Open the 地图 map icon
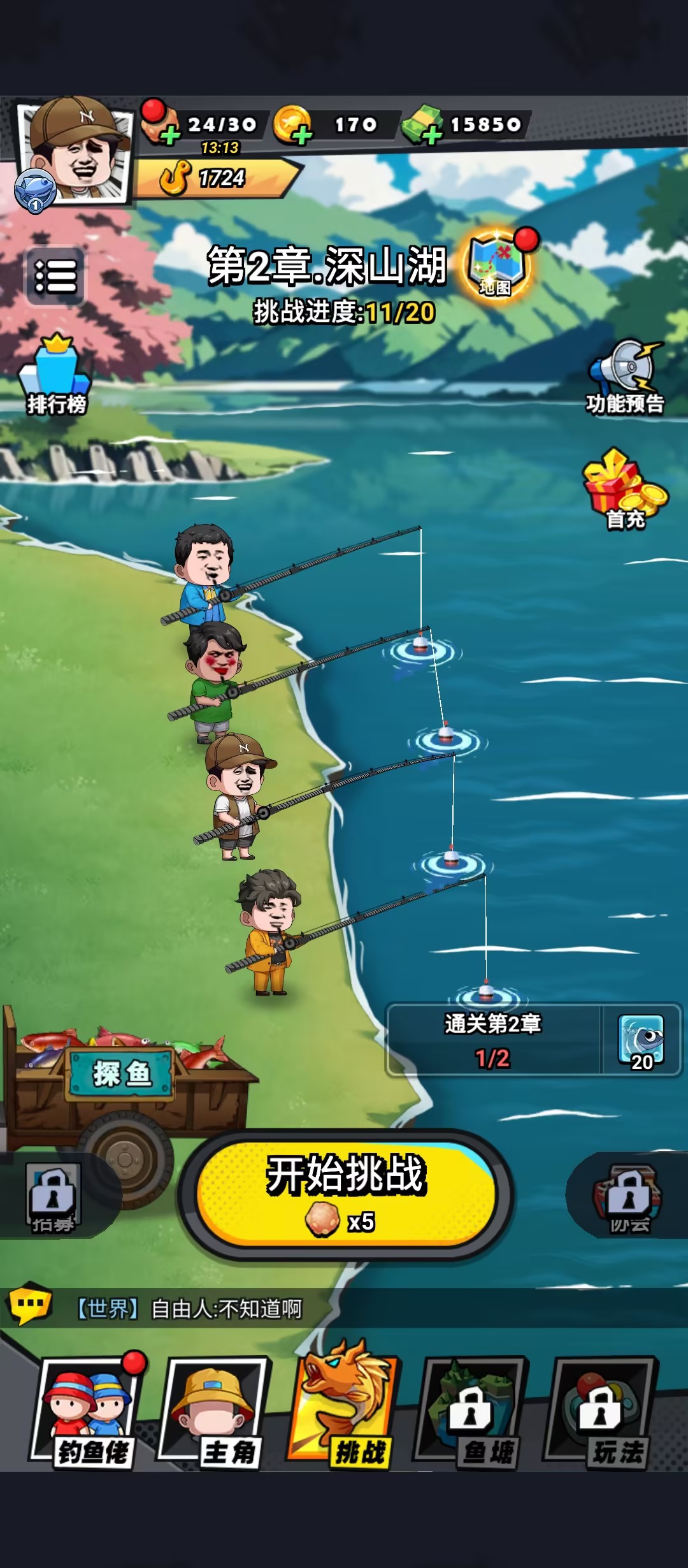This screenshot has width=688, height=1568. coord(498,266)
